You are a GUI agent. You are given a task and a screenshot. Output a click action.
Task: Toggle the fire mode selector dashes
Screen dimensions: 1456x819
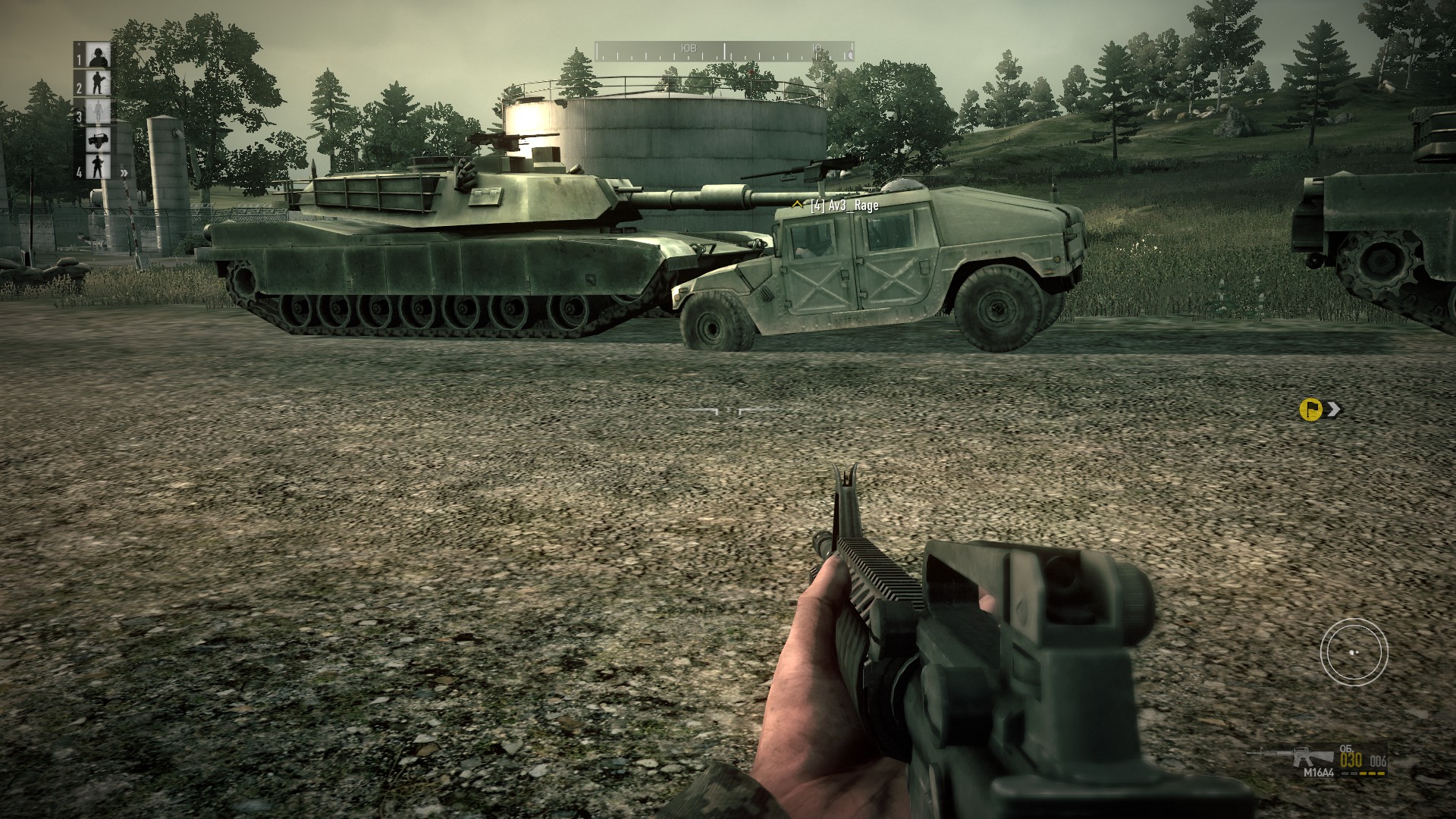[x=1363, y=773]
